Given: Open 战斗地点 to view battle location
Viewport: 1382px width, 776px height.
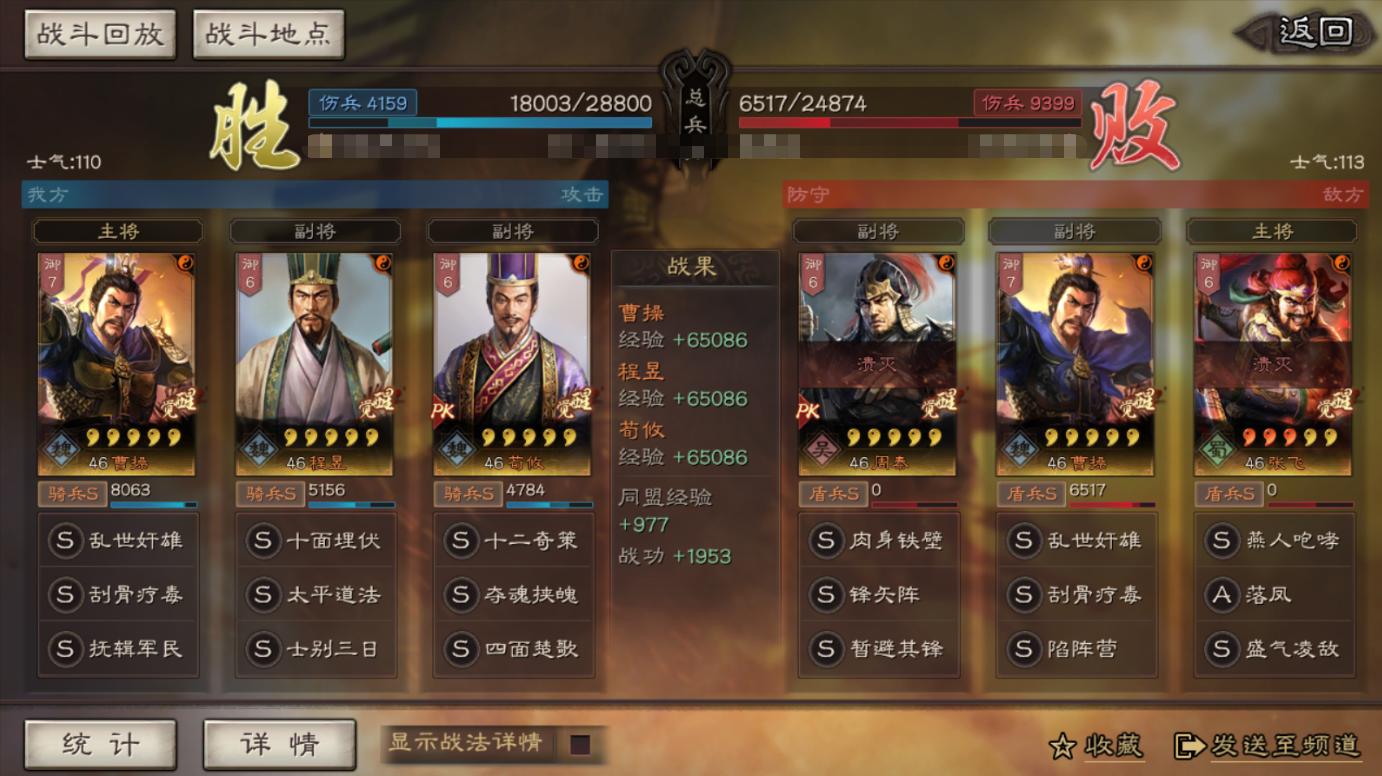Looking at the screenshot, I should tap(267, 33).
